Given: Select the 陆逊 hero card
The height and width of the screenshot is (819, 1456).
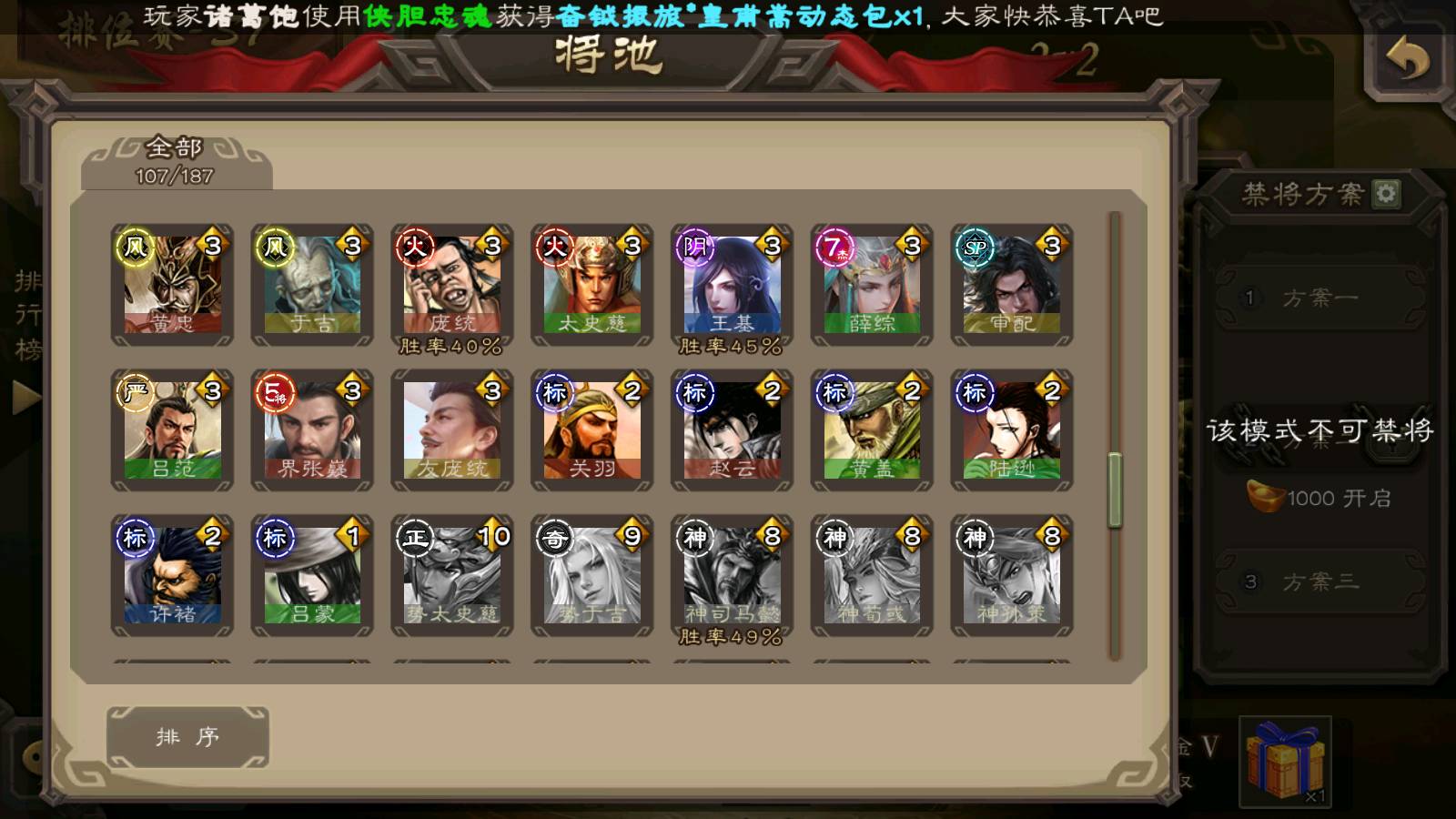Looking at the screenshot, I should (1012, 430).
